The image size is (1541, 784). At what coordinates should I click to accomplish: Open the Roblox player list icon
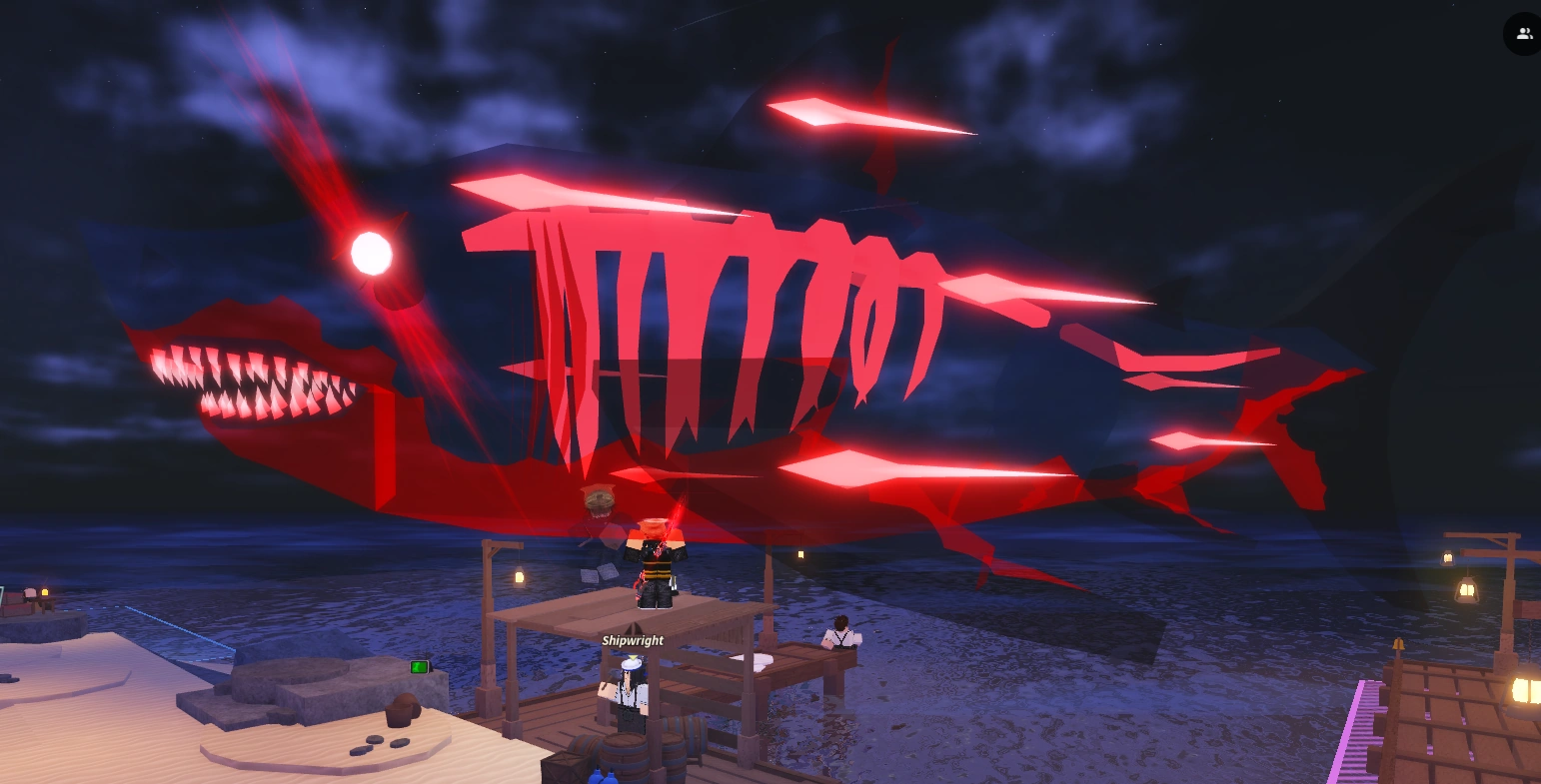[1523, 33]
